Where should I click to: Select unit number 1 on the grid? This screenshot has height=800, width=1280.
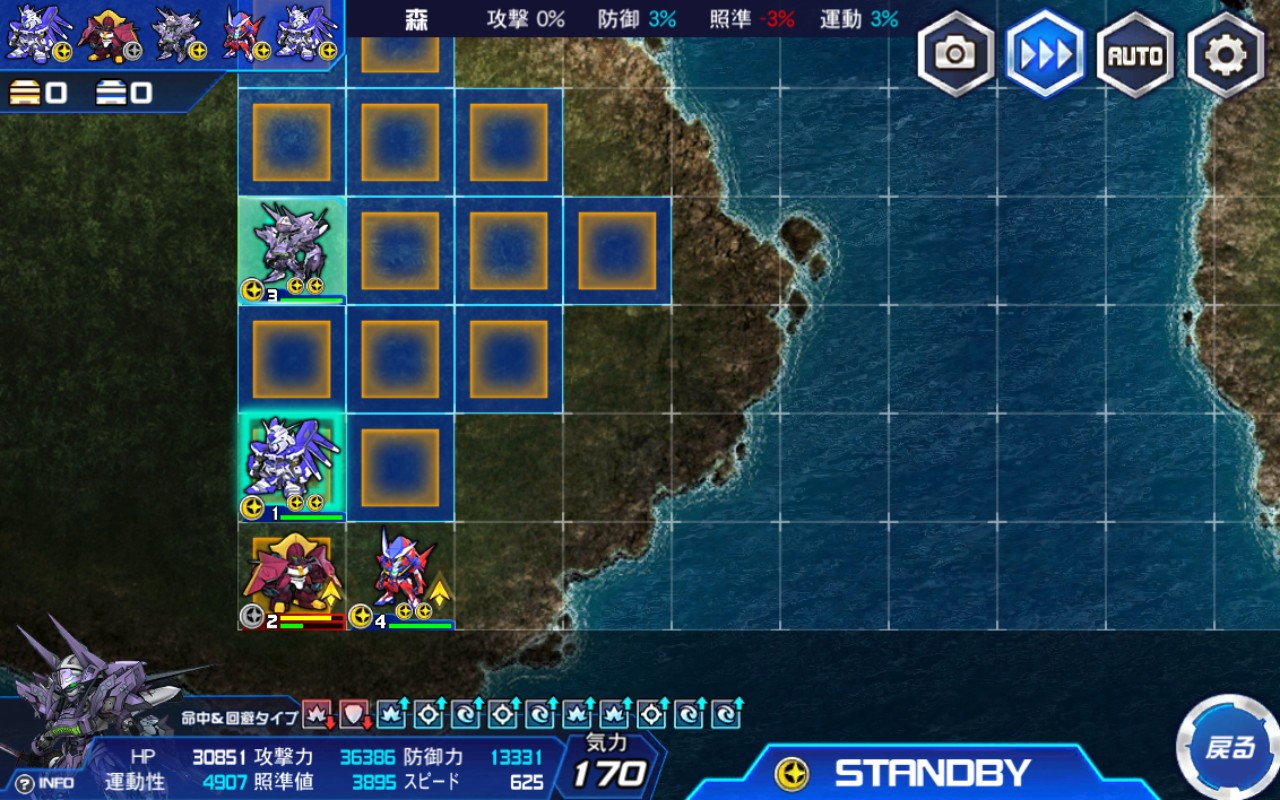[x=292, y=467]
